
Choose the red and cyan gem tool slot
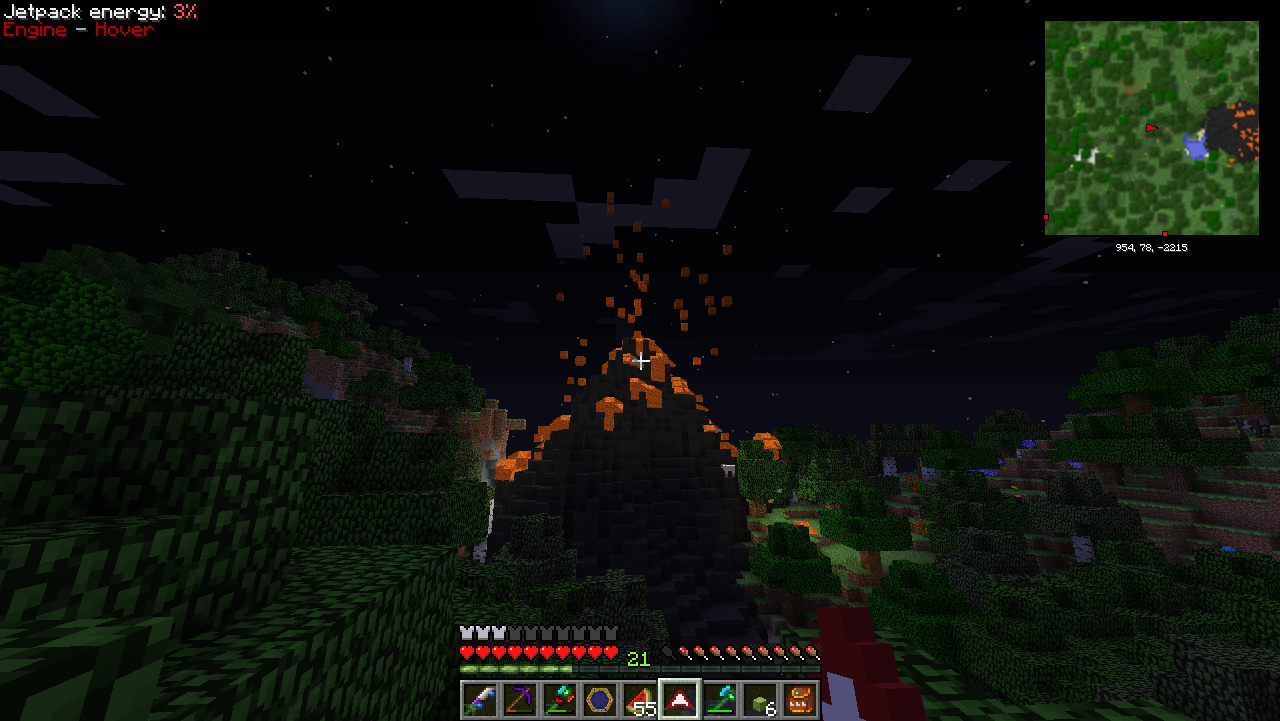[560, 699]
